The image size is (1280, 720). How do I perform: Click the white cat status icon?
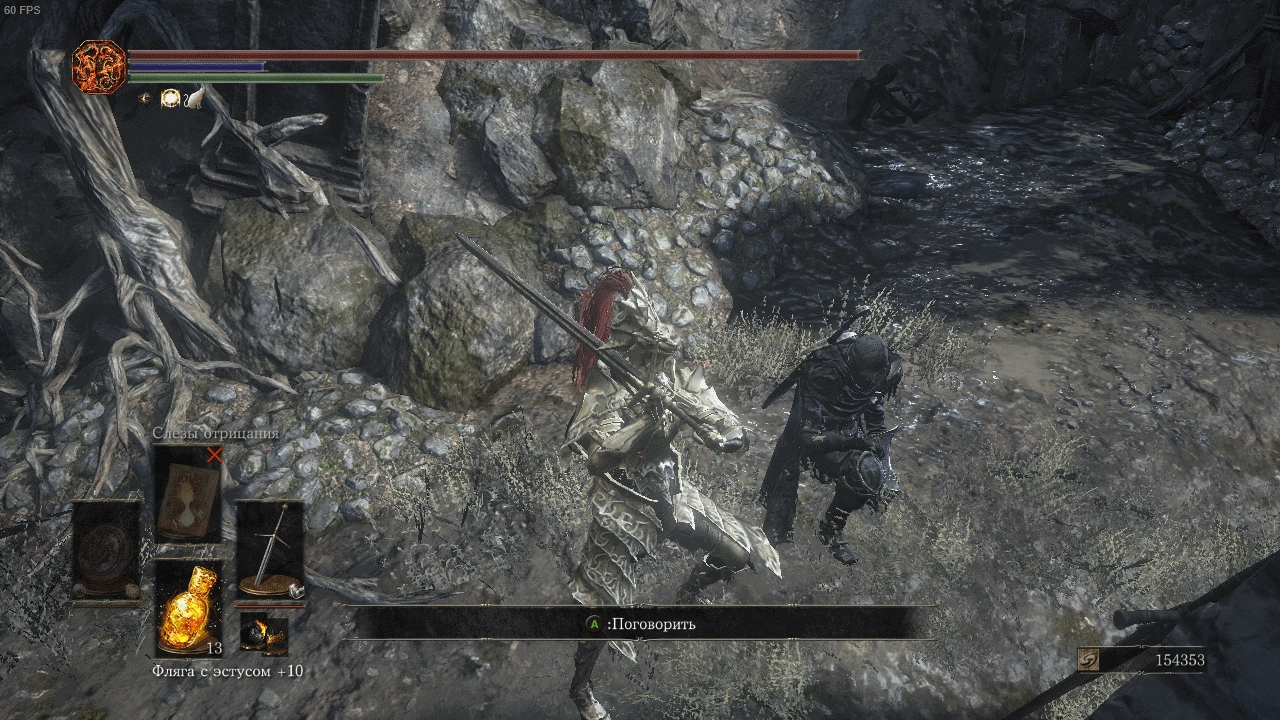[x=194, y=98]
